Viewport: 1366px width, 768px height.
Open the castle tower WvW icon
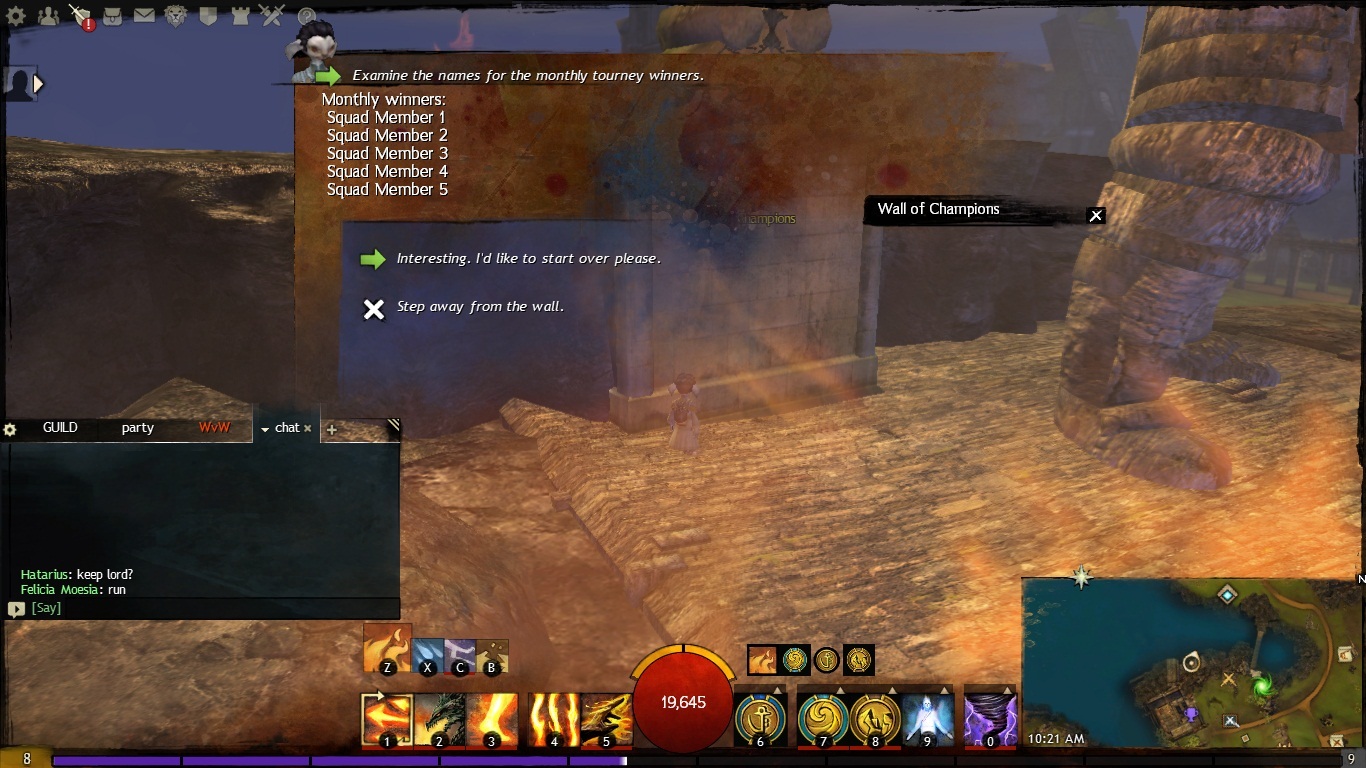coord(240,15)
